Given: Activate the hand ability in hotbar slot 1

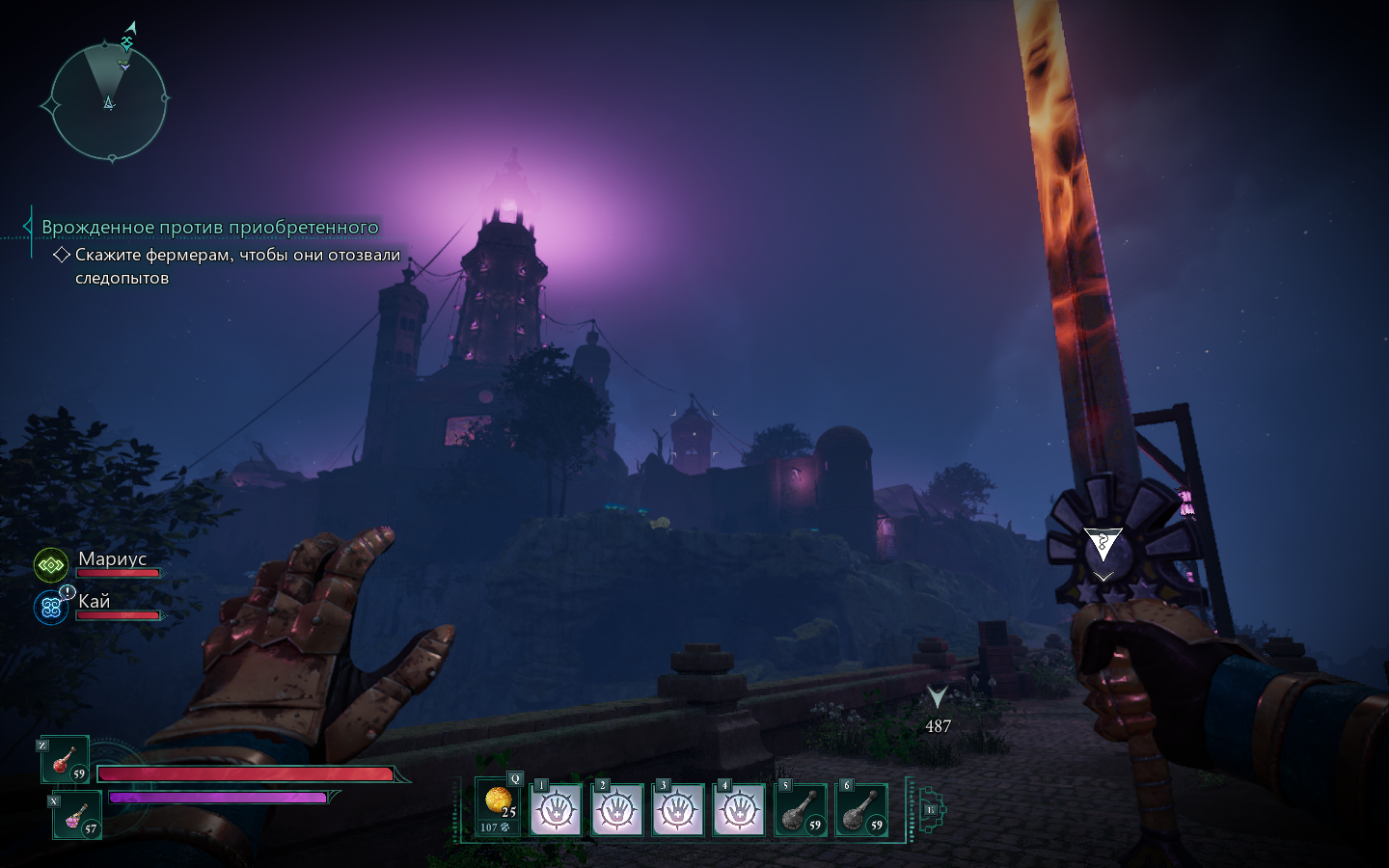Looking at the screenshot, I should coord(556,809).
